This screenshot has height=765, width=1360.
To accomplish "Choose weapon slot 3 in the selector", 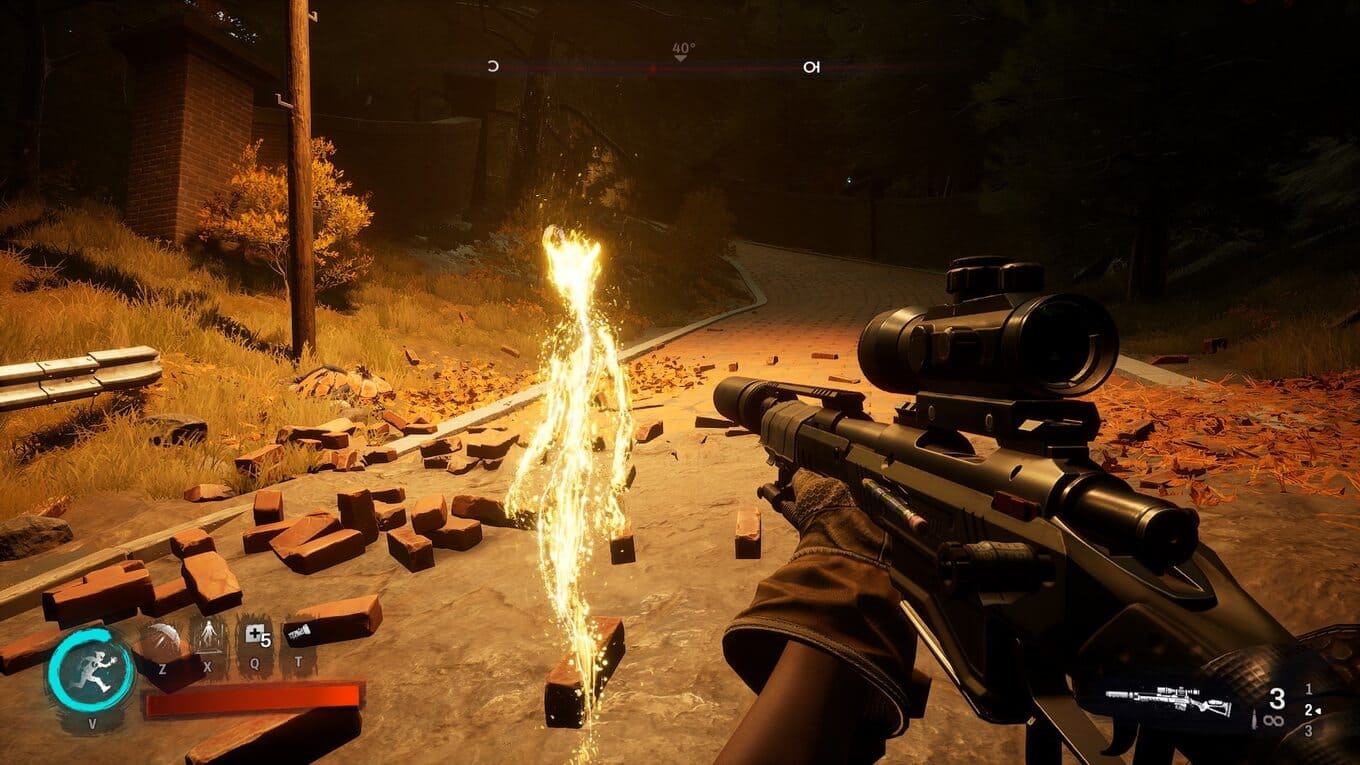I will (x=1309, y=731).
